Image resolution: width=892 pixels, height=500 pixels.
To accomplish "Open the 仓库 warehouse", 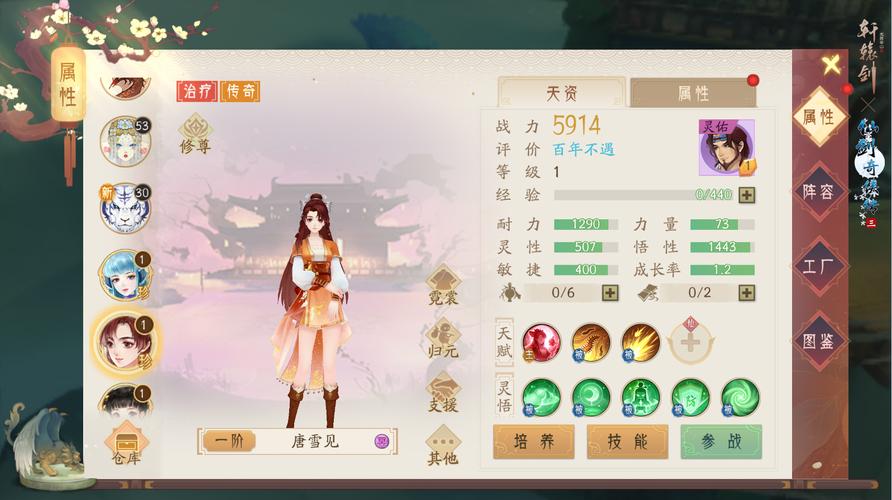I will [x=126, y=444].
